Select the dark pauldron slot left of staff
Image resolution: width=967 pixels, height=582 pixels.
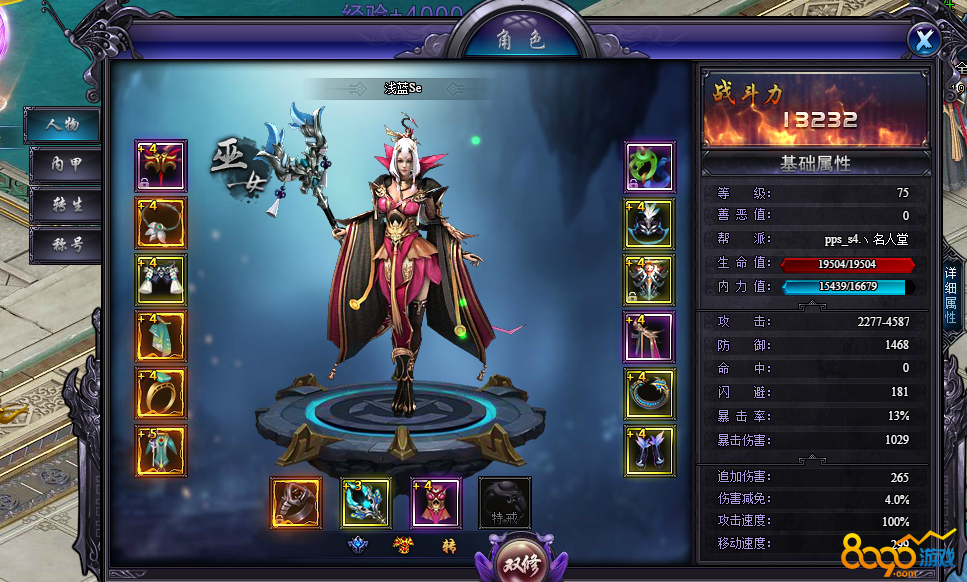click(x=296, y=503)
